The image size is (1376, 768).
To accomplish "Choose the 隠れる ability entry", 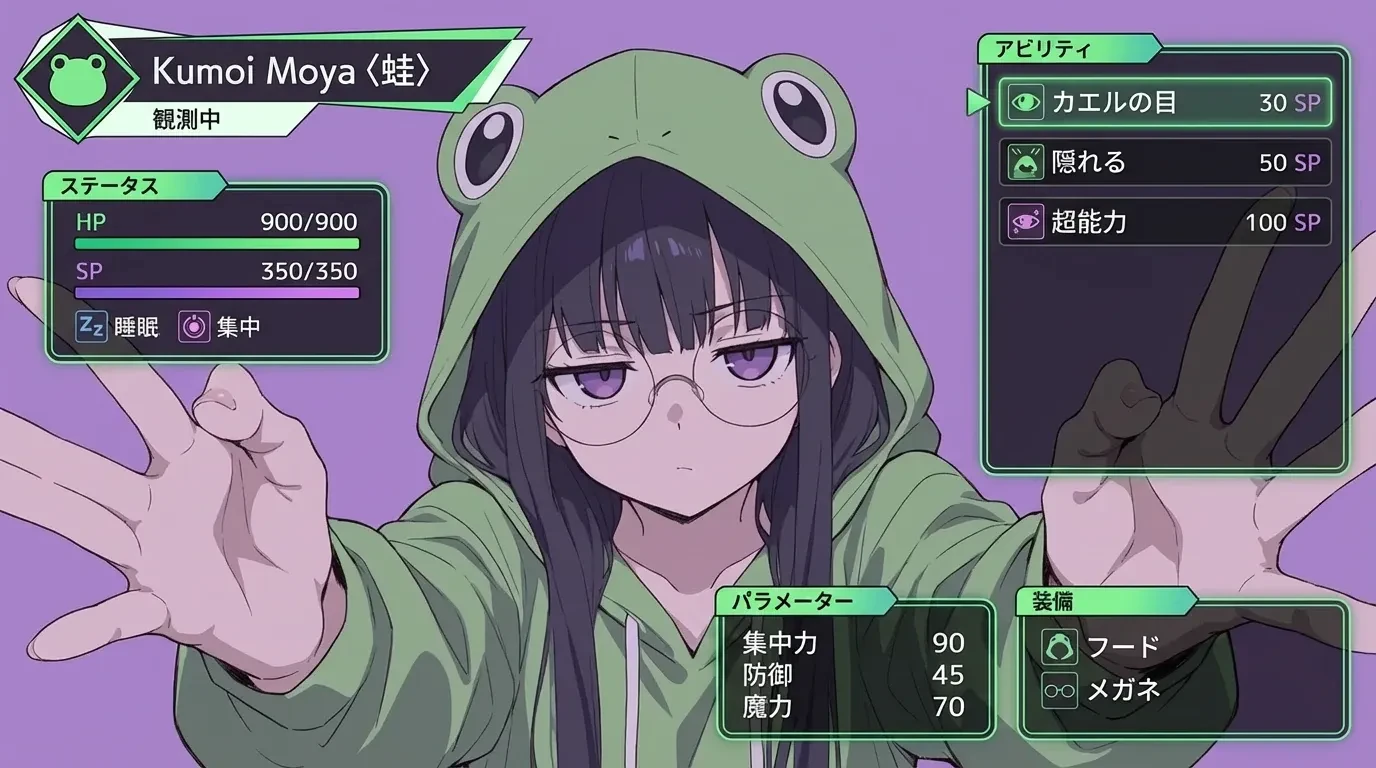I will 1165,162.
